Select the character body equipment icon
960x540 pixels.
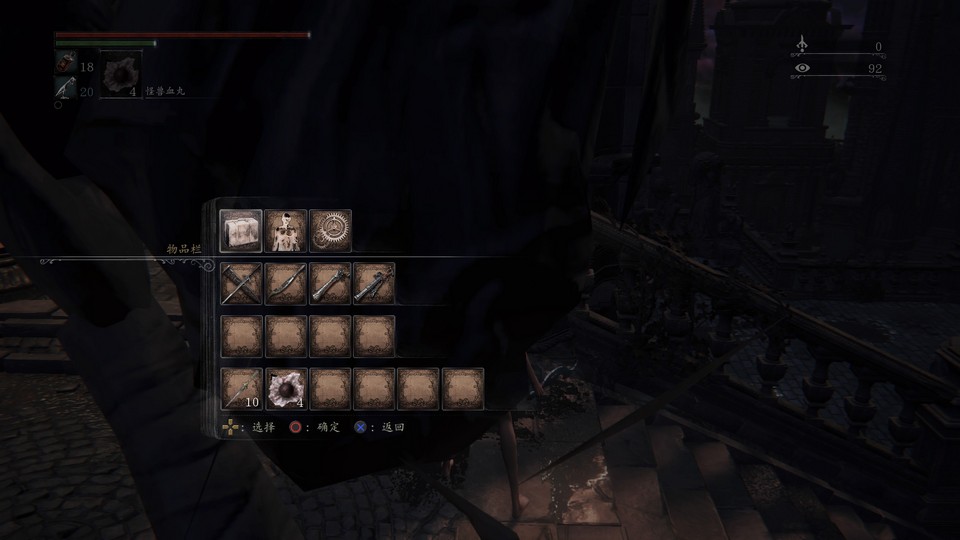286,230
